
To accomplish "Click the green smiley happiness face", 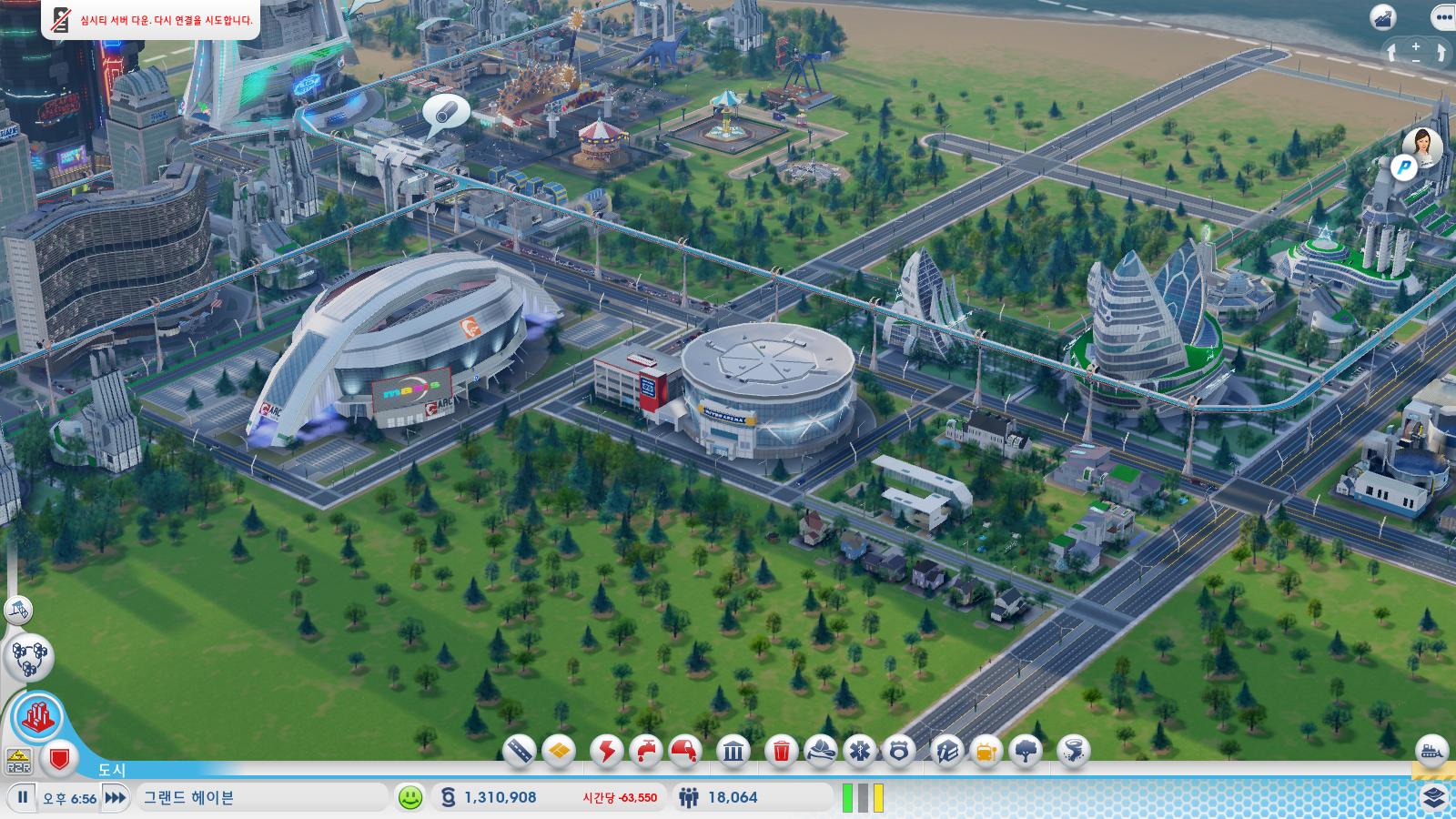I will pyautogui.click(x=410, y=797).
